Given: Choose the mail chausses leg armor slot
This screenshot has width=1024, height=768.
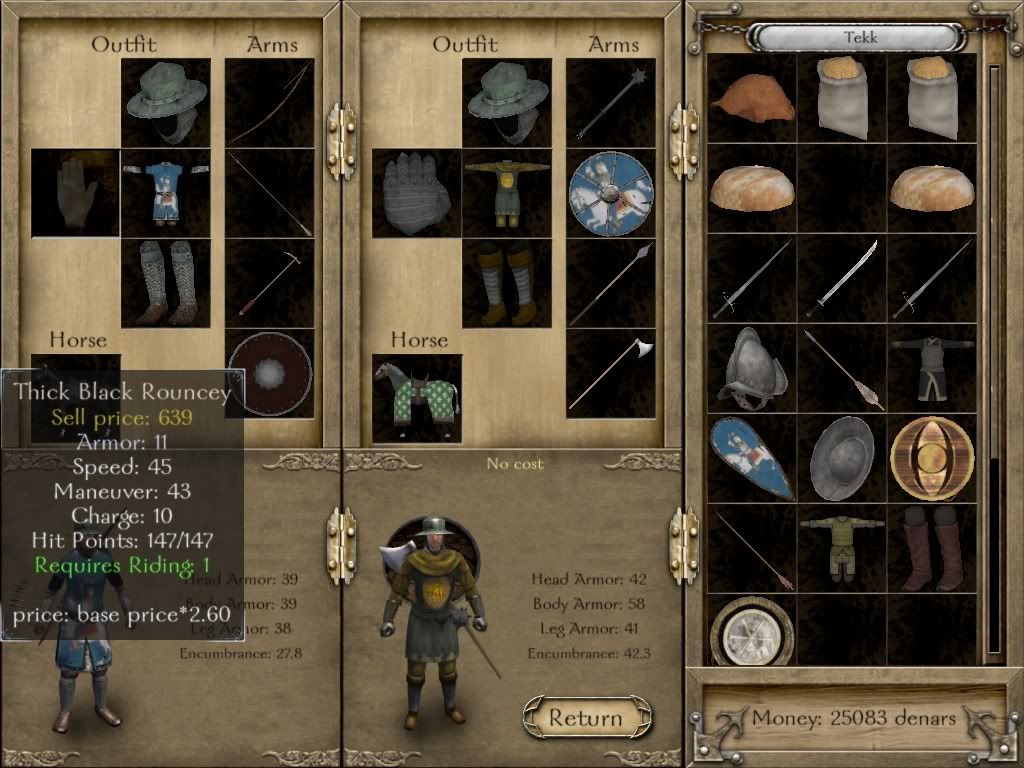Looking at the screenshot, I should [165, 284].
